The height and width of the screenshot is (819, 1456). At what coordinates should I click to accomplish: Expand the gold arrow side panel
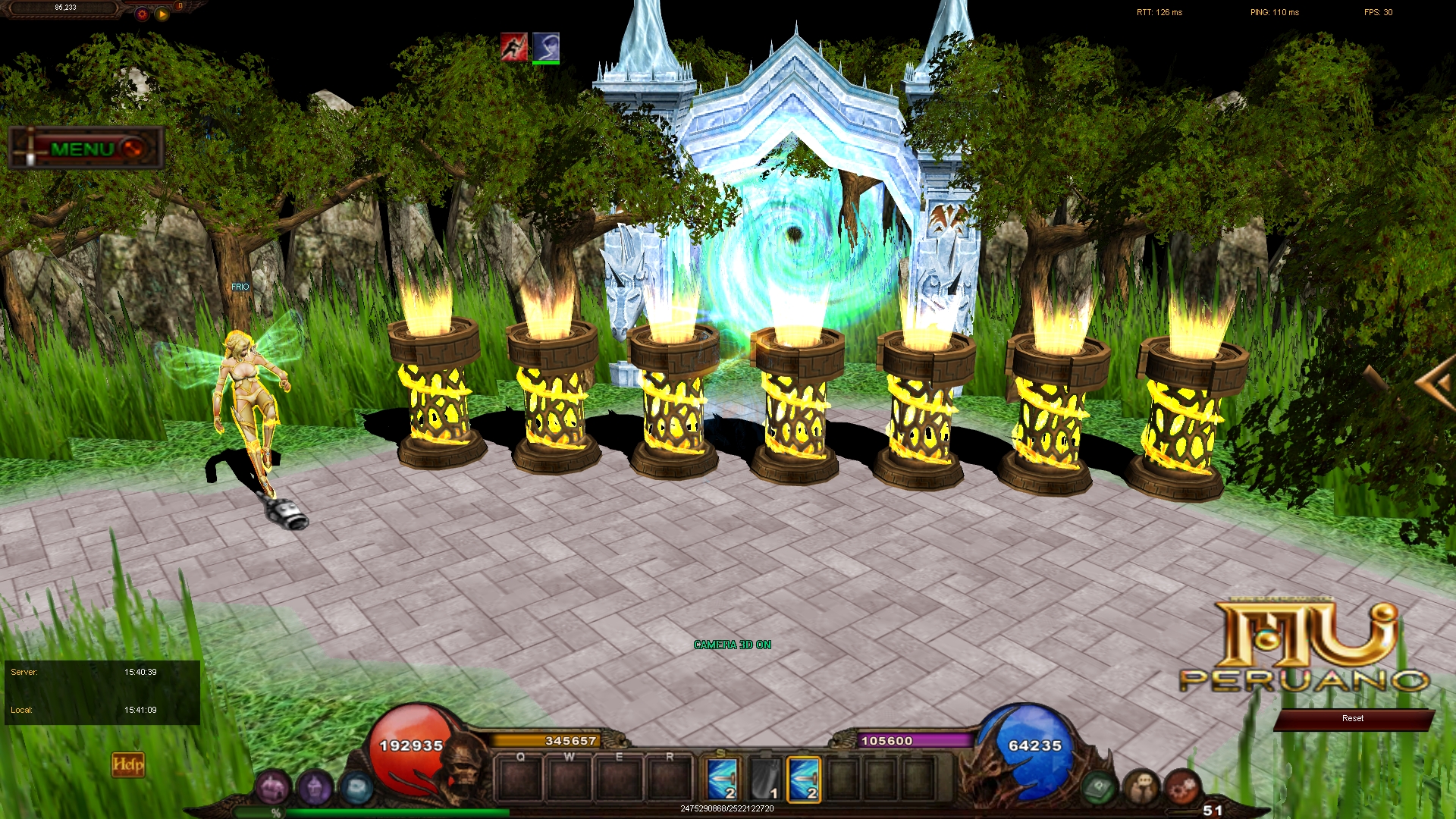click(1436, 384)
